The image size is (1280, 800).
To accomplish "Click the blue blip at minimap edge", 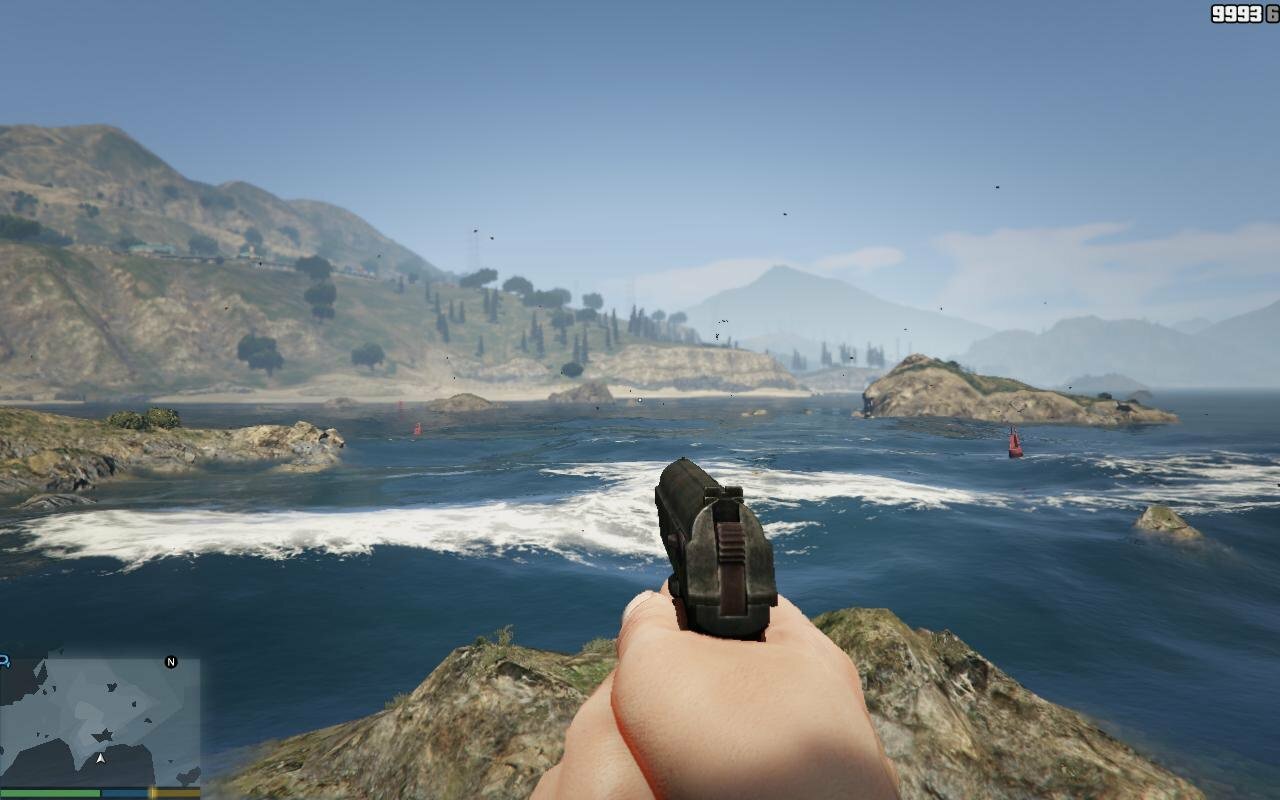I will (x=4, y=661).
